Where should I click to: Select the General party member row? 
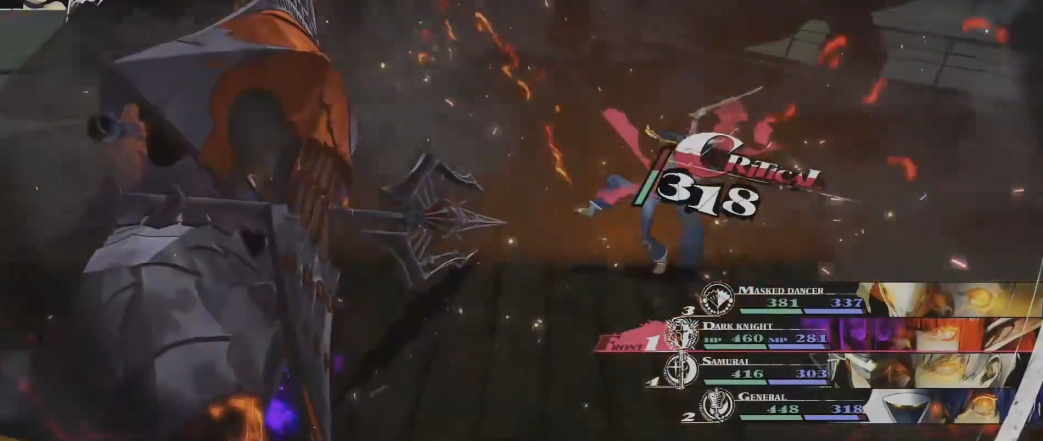[790, 403]
